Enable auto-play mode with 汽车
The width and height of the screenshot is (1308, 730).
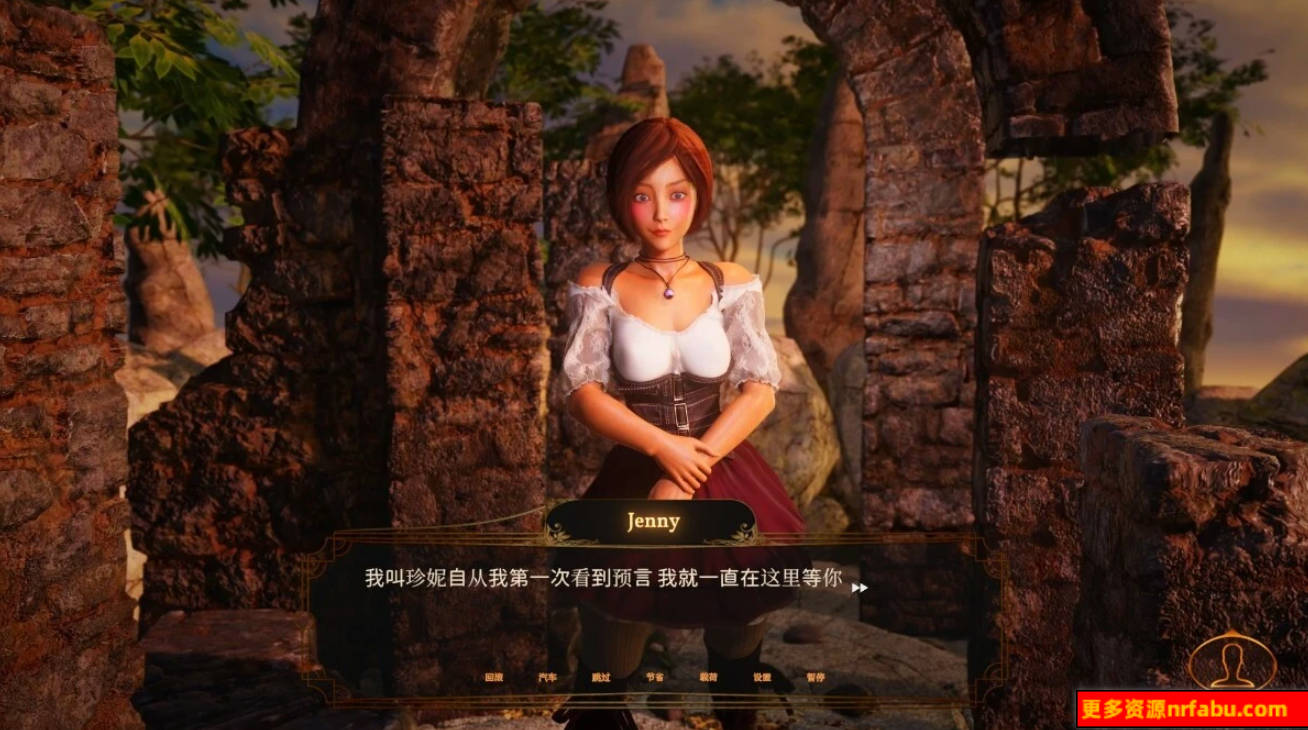point(548,676)
